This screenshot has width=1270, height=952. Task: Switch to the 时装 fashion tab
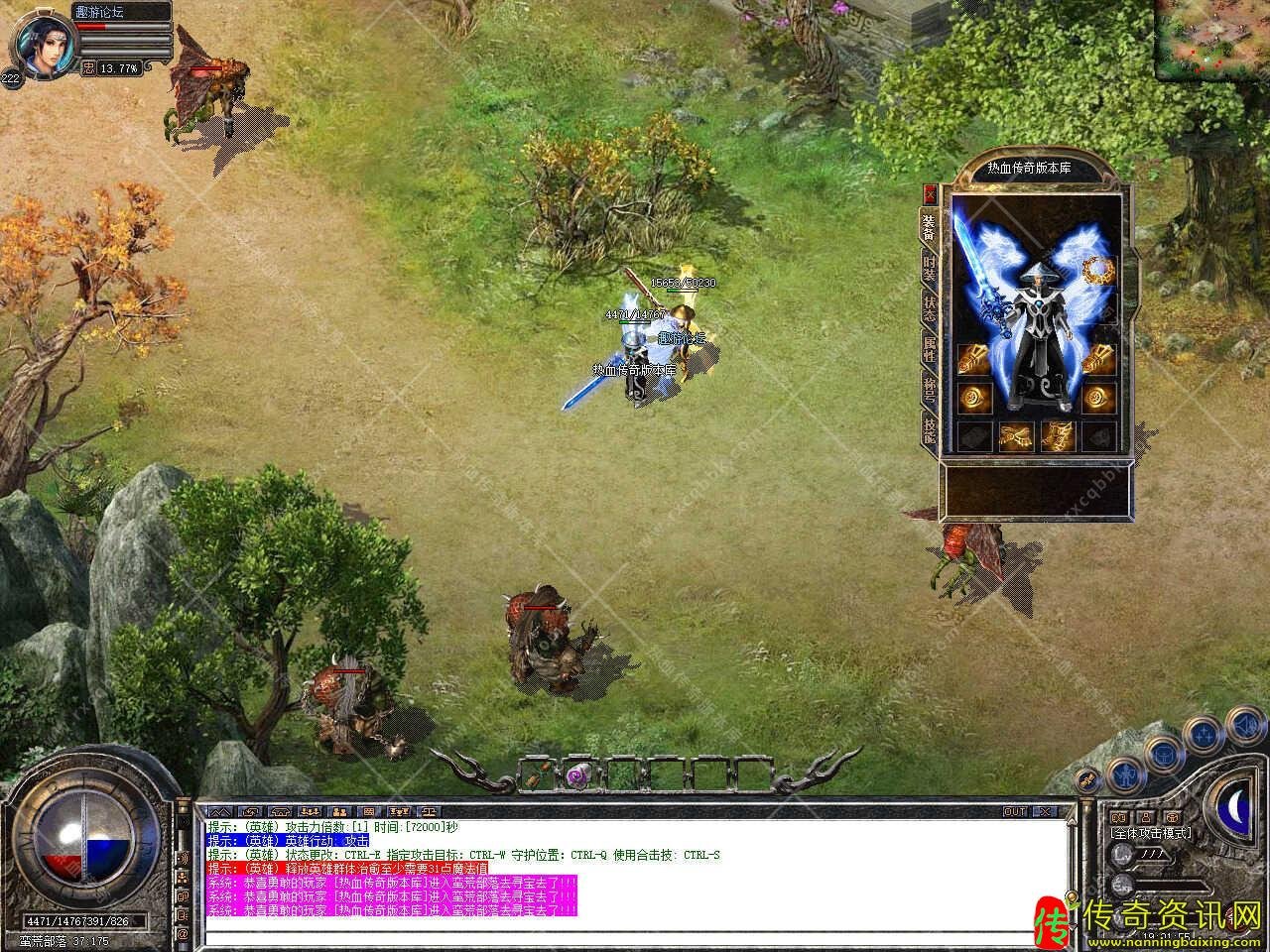click(930, 268)
